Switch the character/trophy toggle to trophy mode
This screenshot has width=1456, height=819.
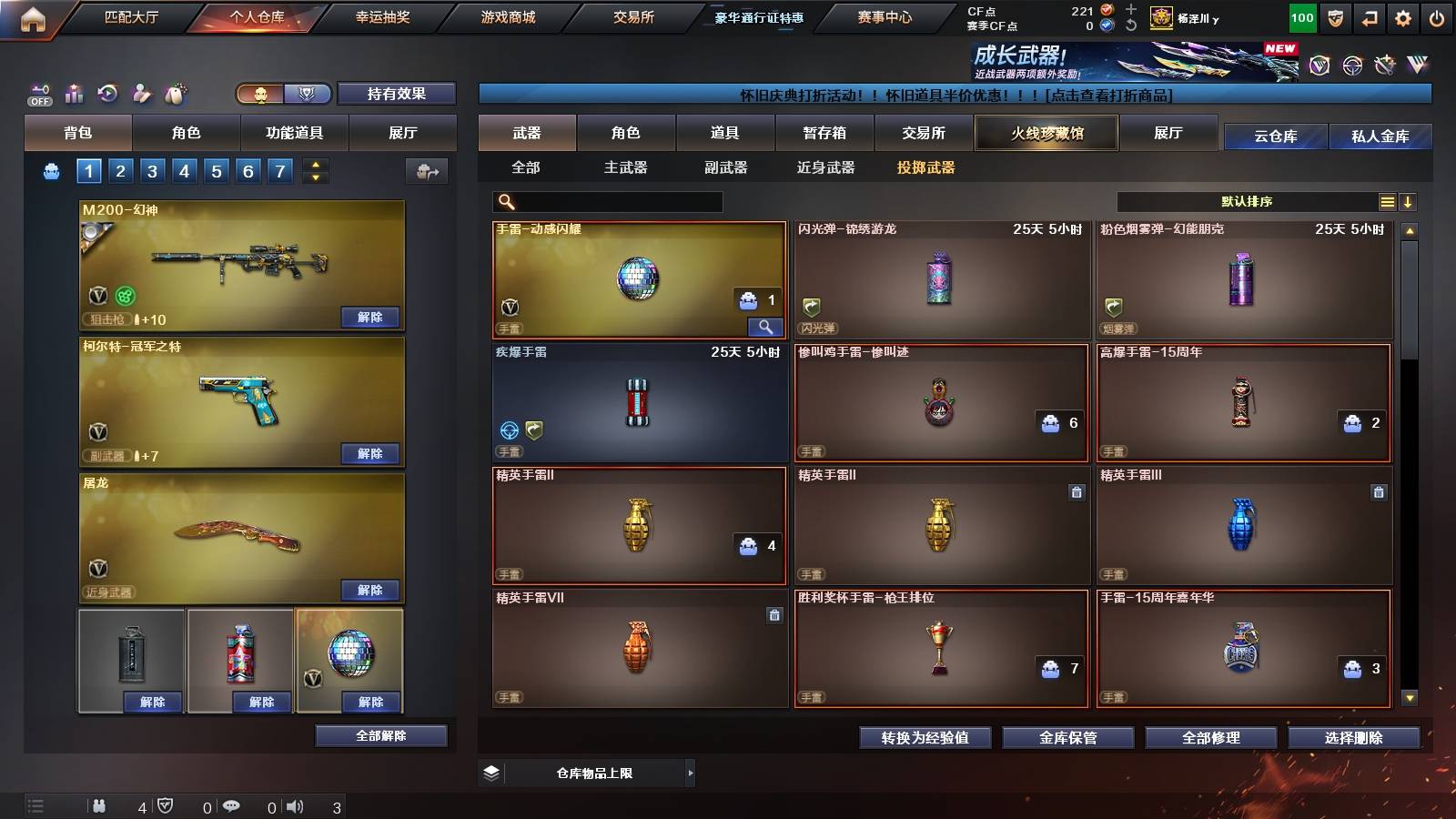coord(309,94)
